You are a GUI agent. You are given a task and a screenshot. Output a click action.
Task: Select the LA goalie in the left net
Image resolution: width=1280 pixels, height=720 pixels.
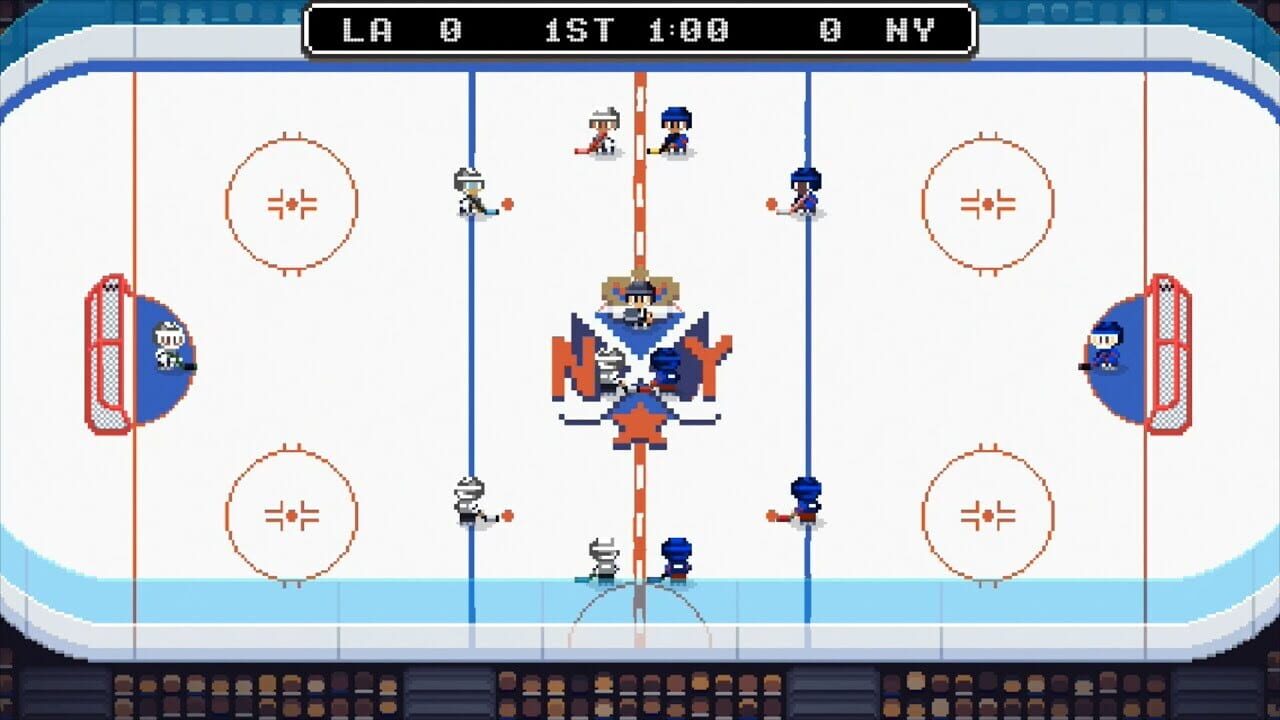pyautogui.click(x=168, y=345)
